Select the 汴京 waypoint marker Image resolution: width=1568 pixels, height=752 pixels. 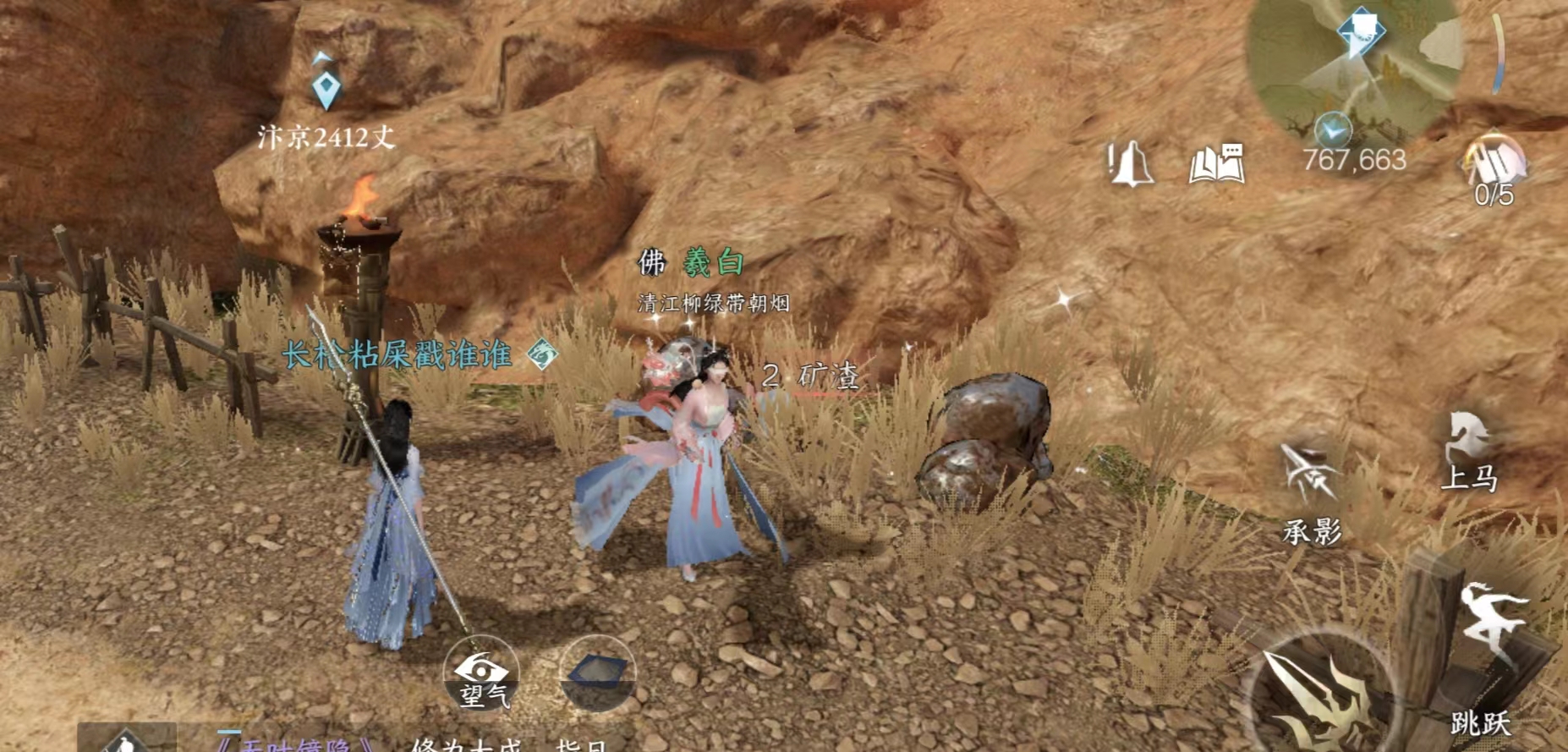point(326,89)
